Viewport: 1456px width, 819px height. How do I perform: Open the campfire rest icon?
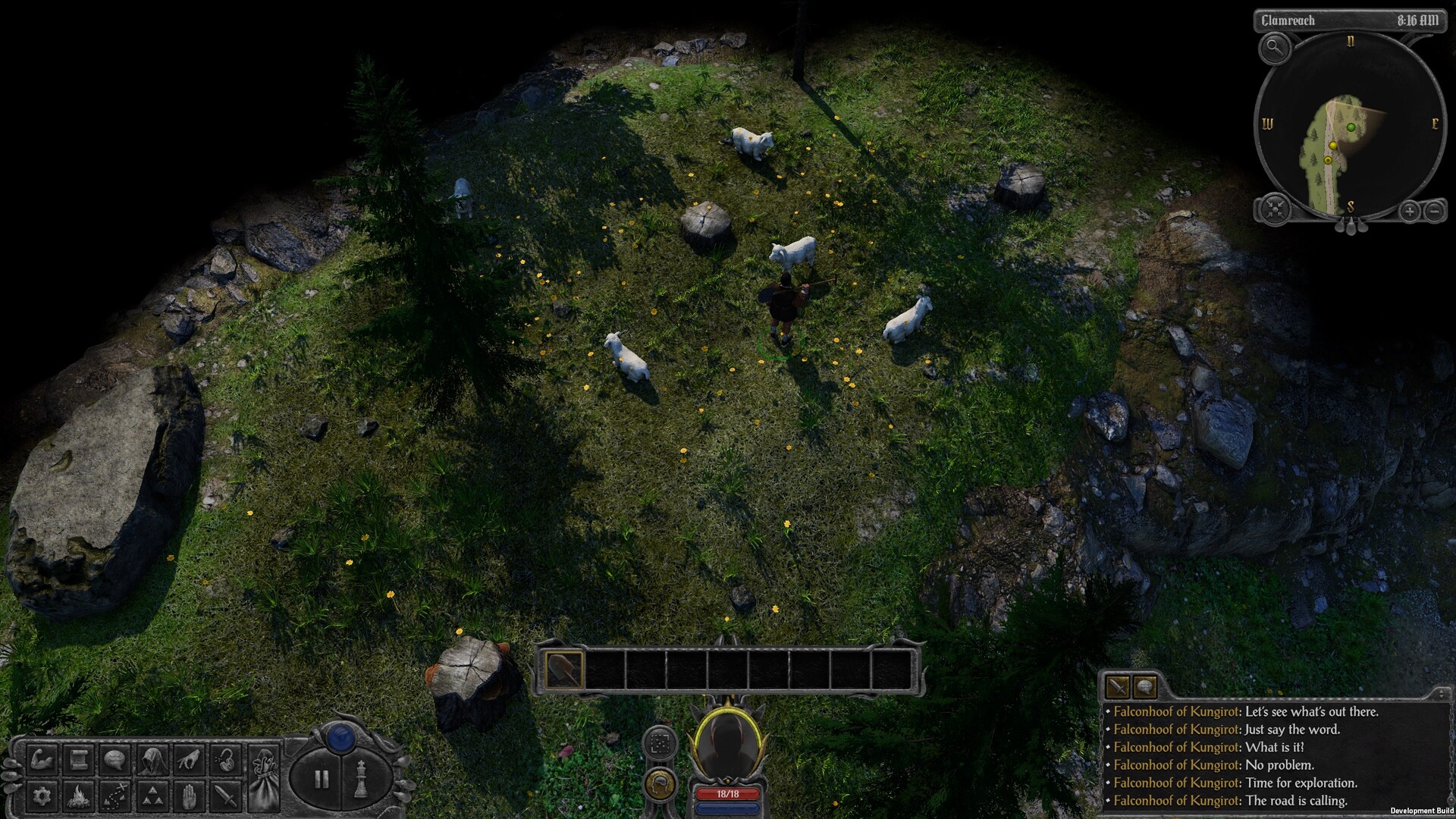[77, 798]
